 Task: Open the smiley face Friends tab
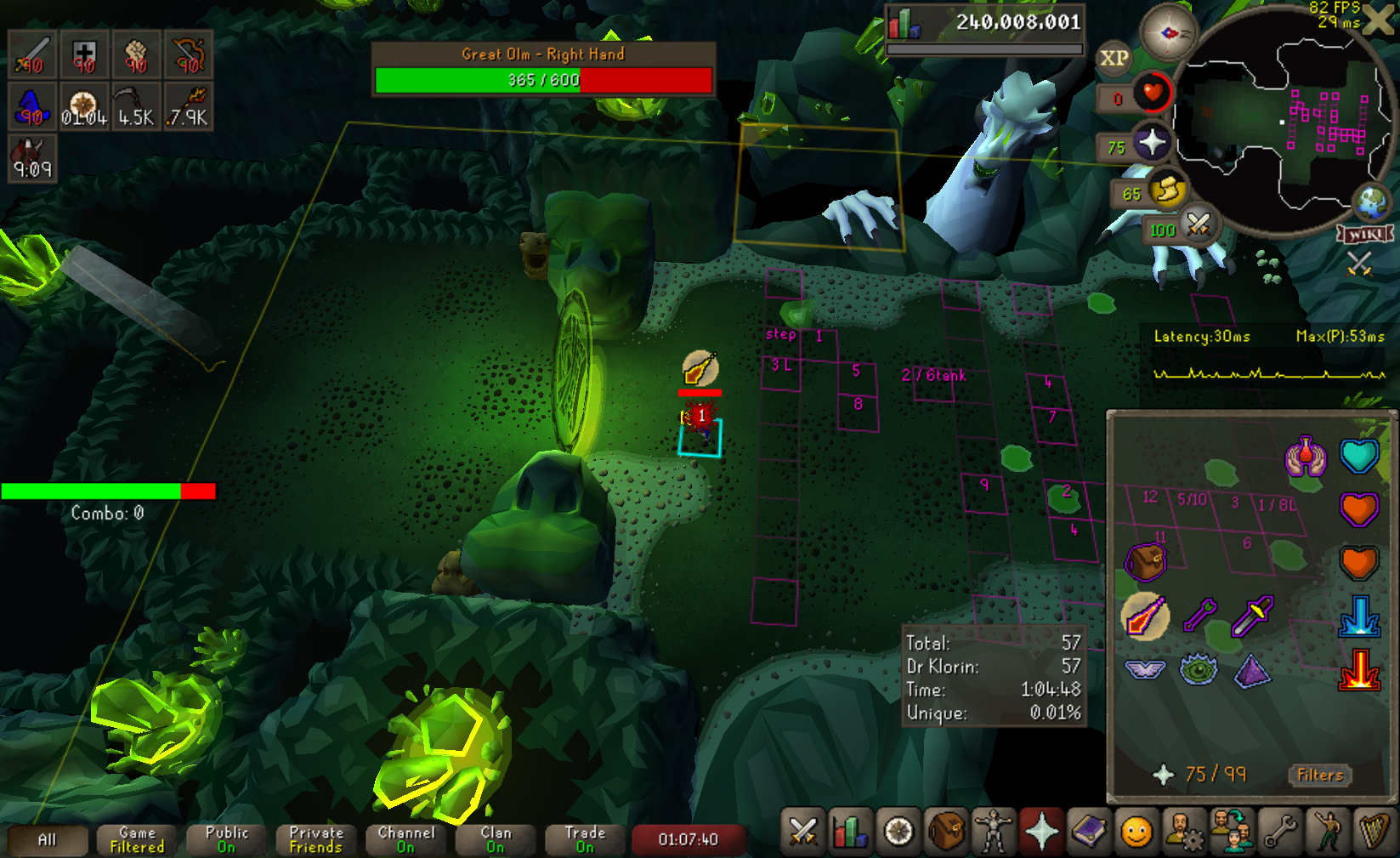click(1136, 832)
